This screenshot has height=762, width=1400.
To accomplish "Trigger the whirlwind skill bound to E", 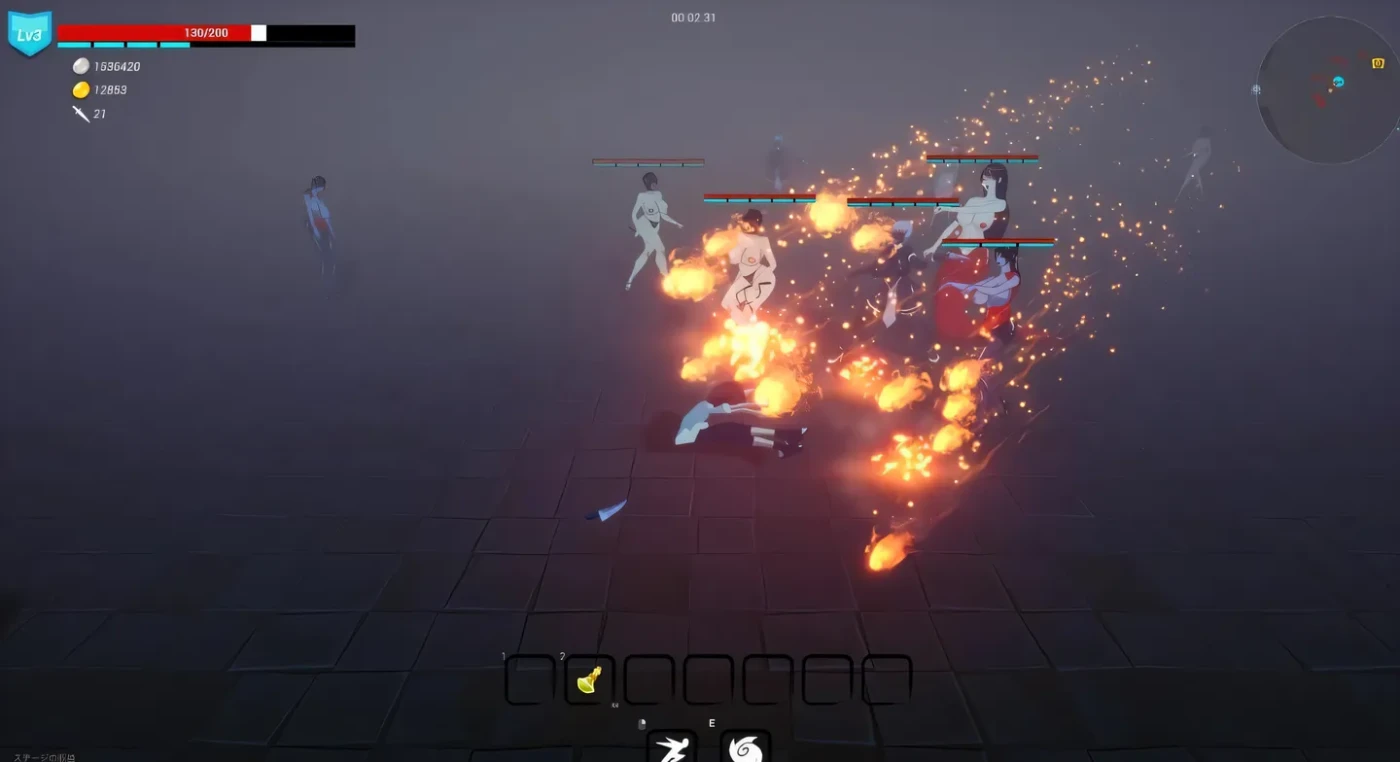I will (745, 748).
